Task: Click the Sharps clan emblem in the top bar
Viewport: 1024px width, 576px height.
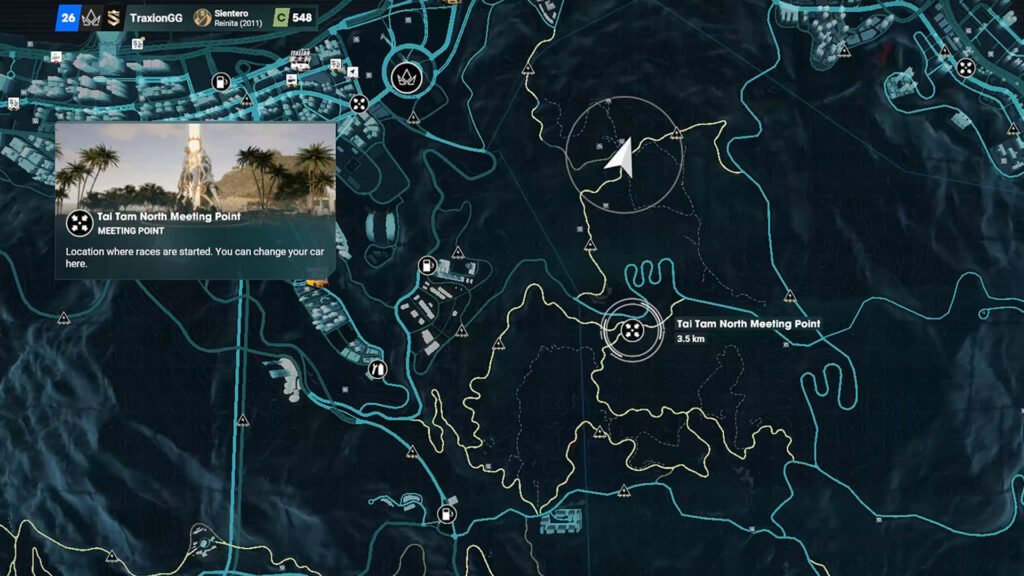Action: [114, 17]
